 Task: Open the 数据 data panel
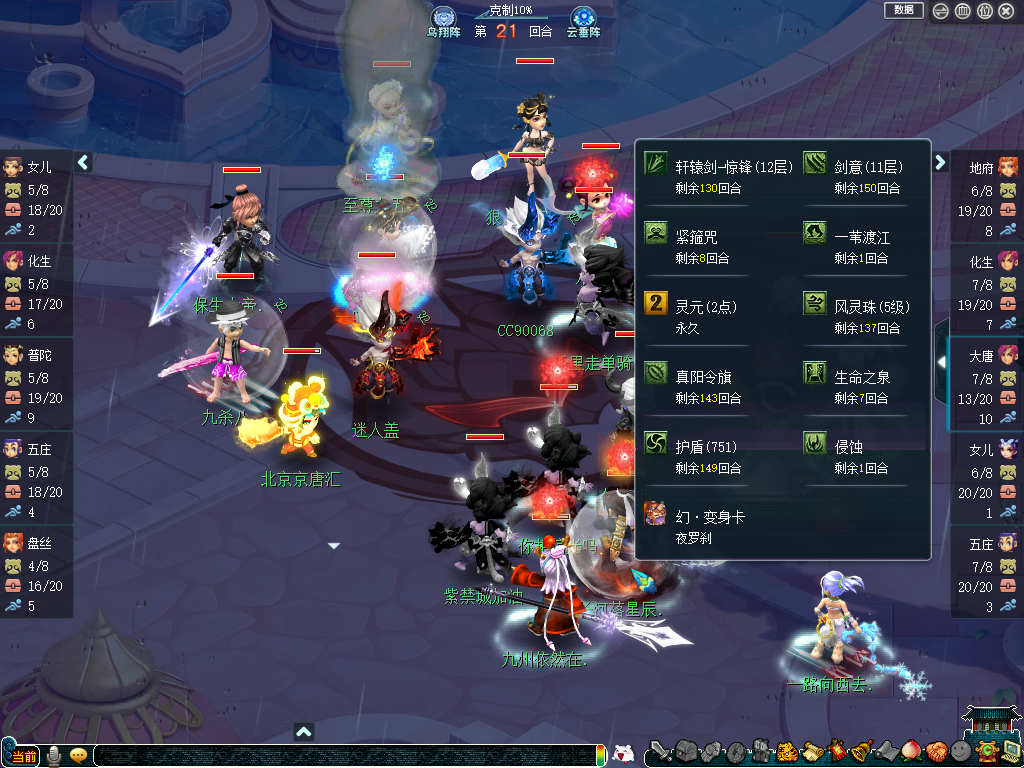pos(903,10)
